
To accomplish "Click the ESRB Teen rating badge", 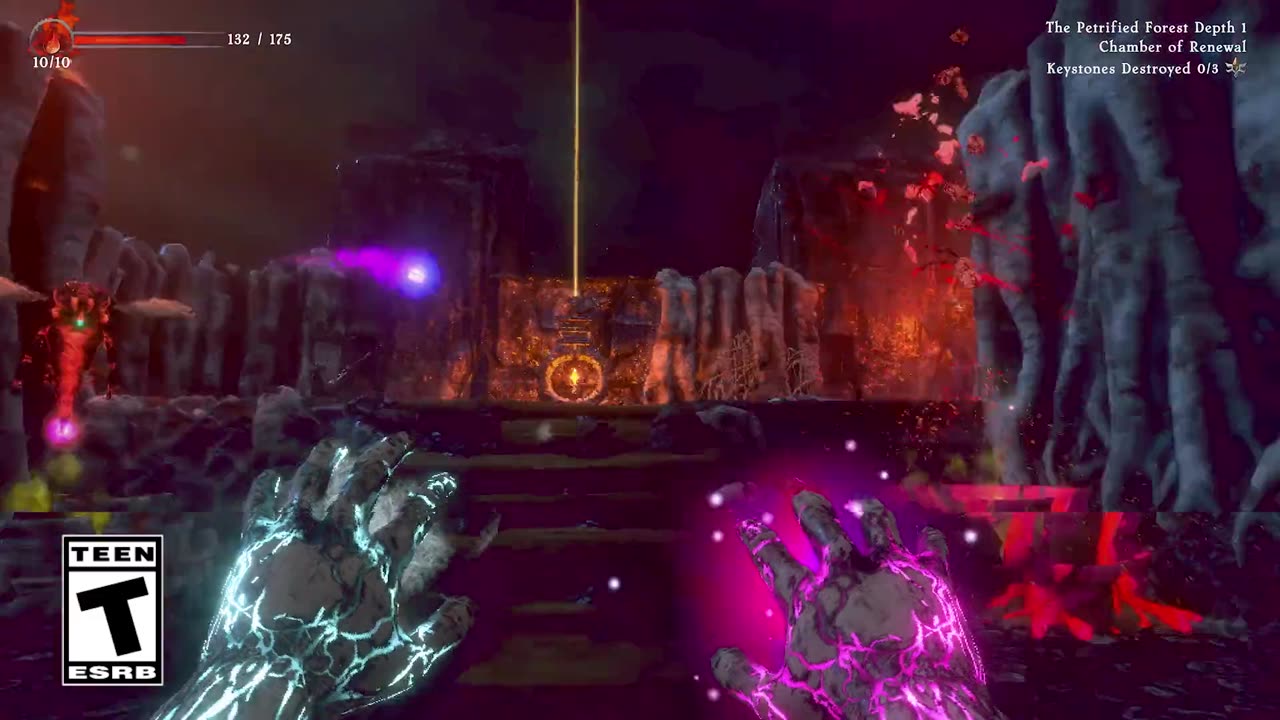I will pyautogui.click(x=112, y=609).
